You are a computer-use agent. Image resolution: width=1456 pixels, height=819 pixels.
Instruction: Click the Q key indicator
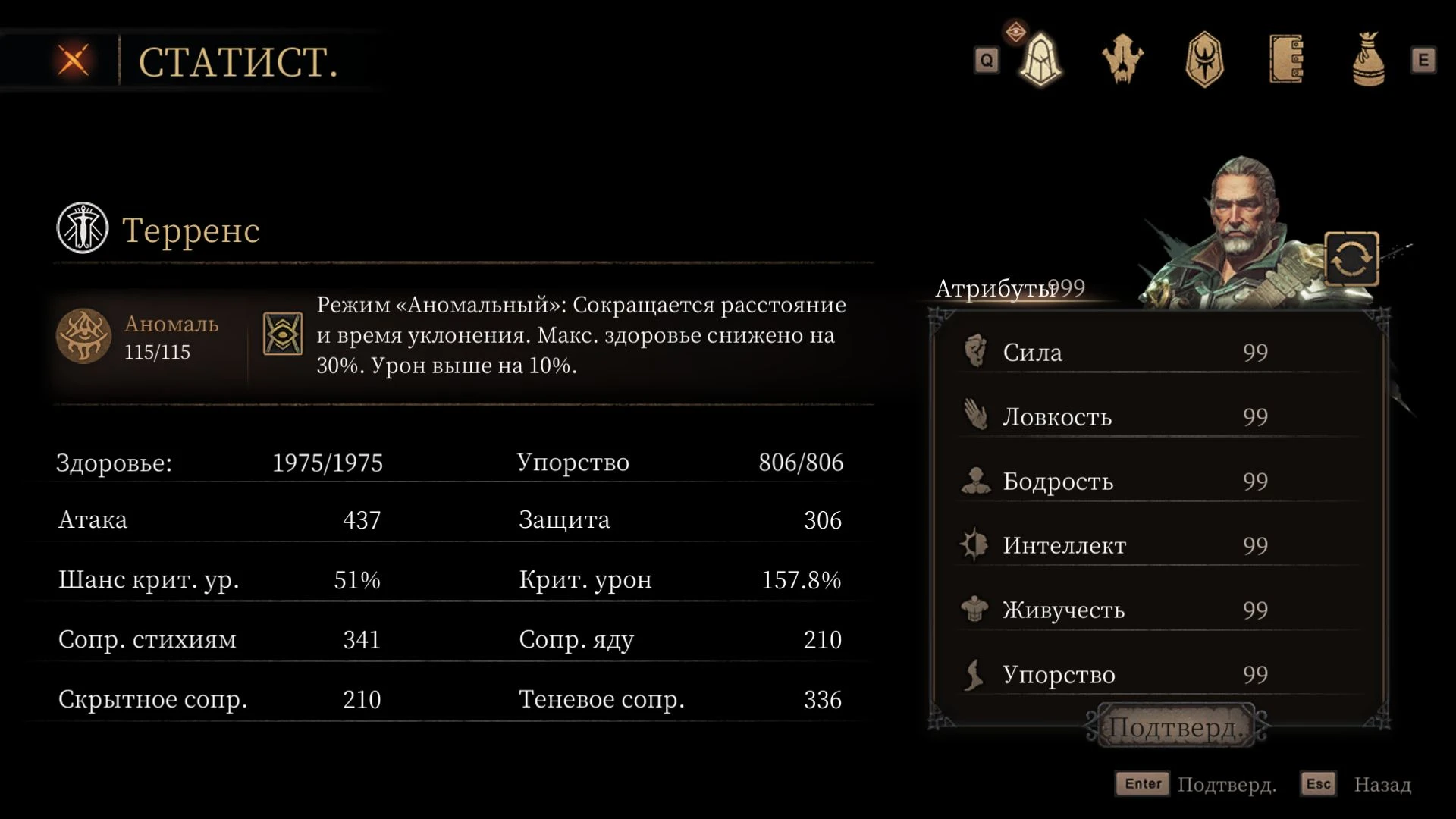986,61
